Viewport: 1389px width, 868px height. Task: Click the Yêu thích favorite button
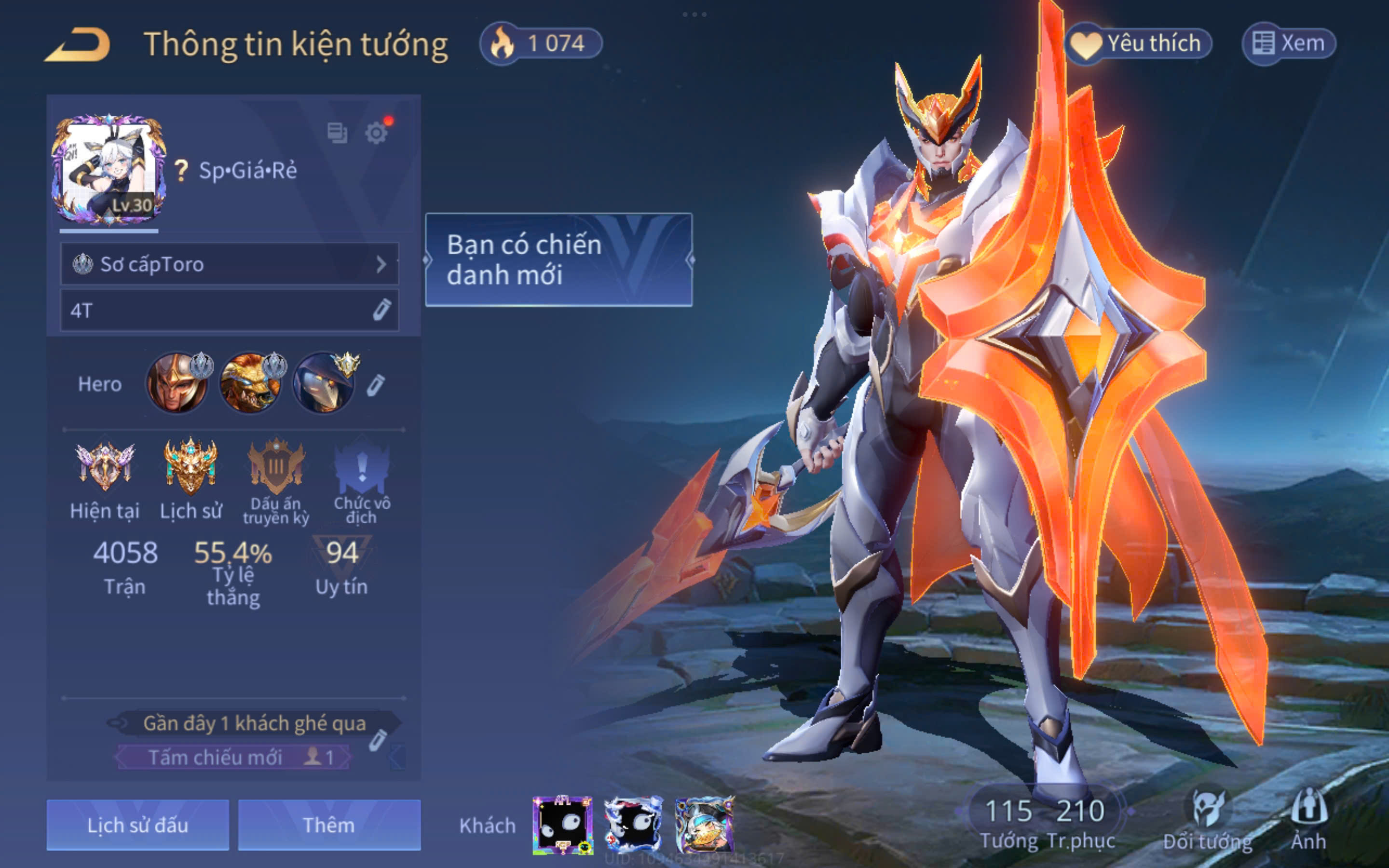[x=1139, y=43]
